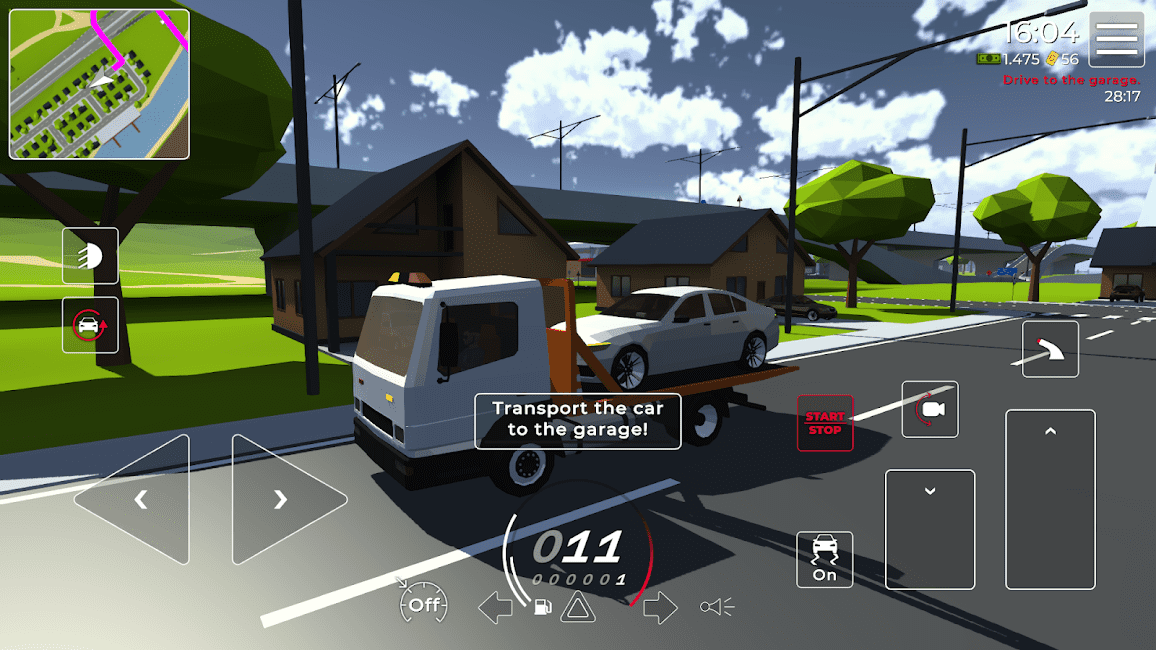Pull the handbrake lever button
Image resolution: width=1156 pixels, height=650 pixels.
[1050, 349]
